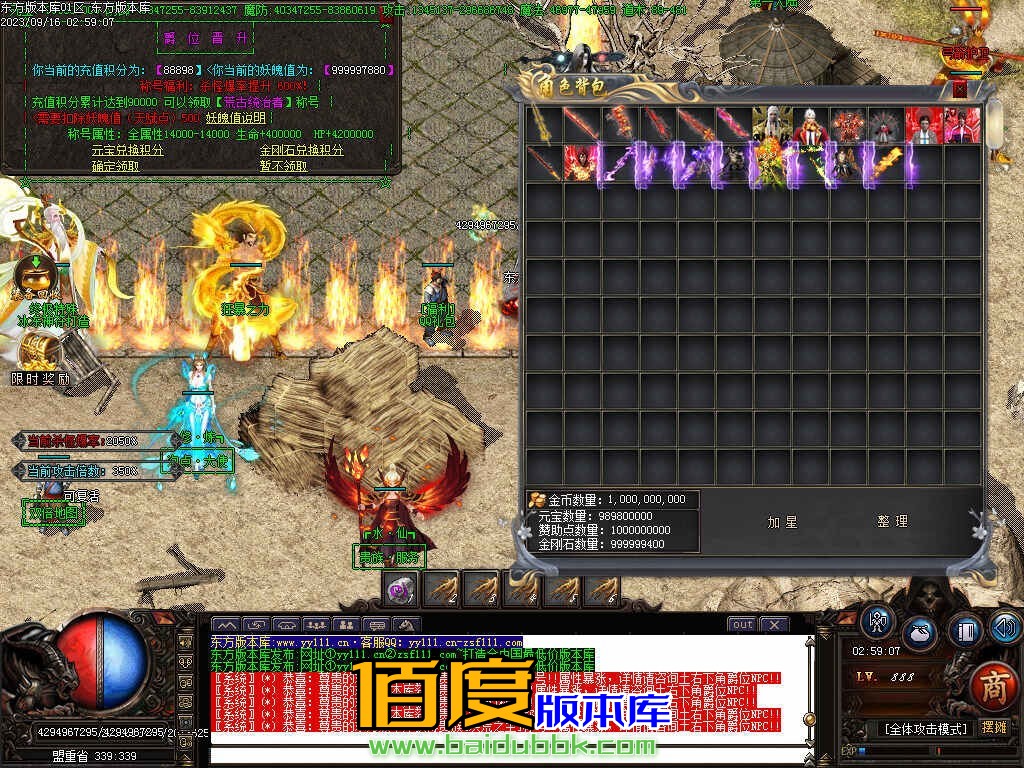This screenshot has width=1024, height=768.
Task: Decline with 暂不领取 option
Action: click(284, 166)
